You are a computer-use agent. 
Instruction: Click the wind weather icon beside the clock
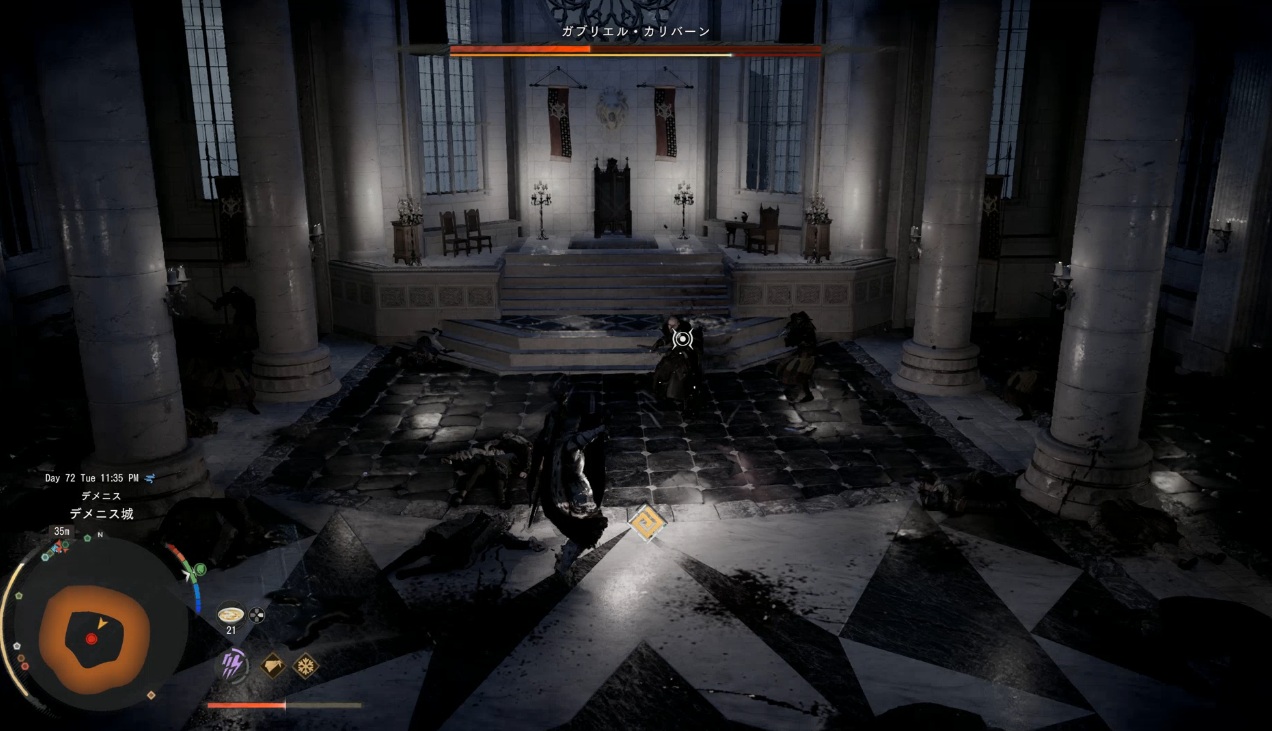click(149, 478)
